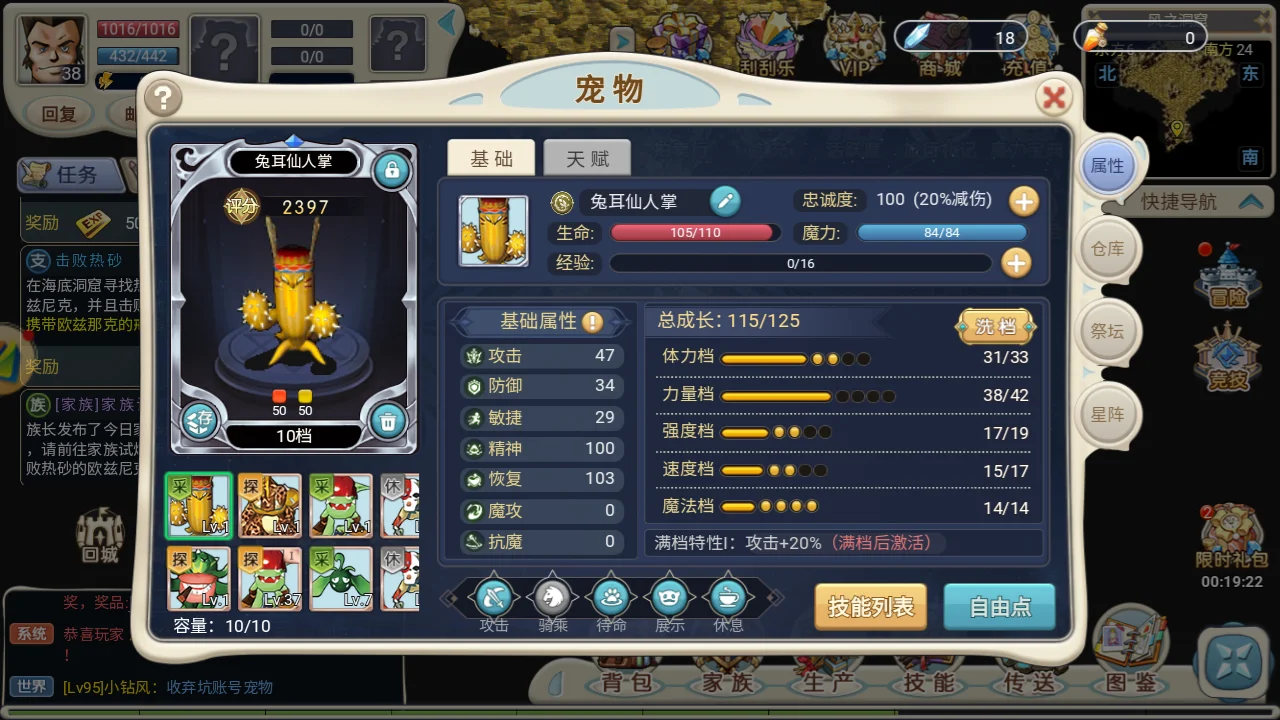This screenshot has height=720, width=1280.
Task: Toggle the pet lock icon
Action: (x=391, y=171)
